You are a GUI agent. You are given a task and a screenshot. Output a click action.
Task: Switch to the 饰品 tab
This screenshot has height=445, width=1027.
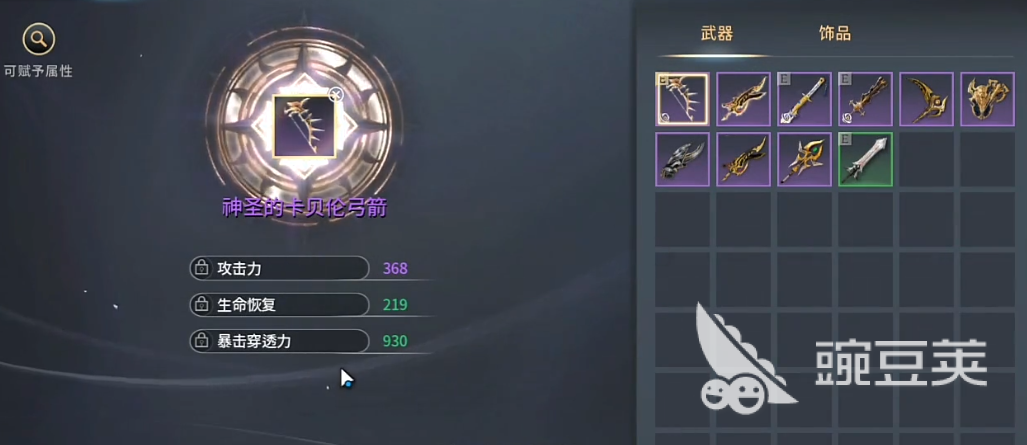(x=834, y=34)
